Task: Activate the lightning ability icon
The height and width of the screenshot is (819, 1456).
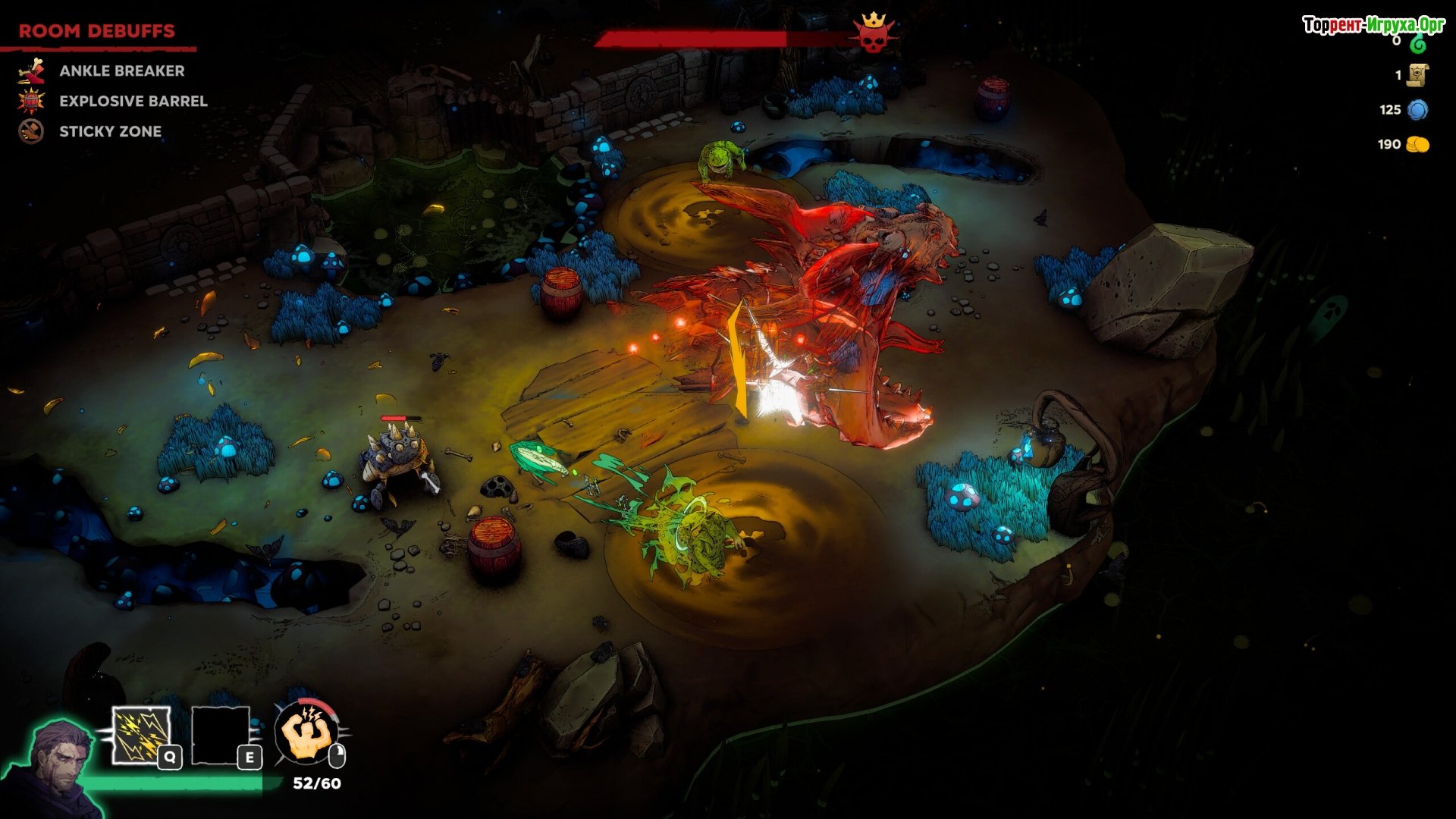Action: tap(141, 735)
